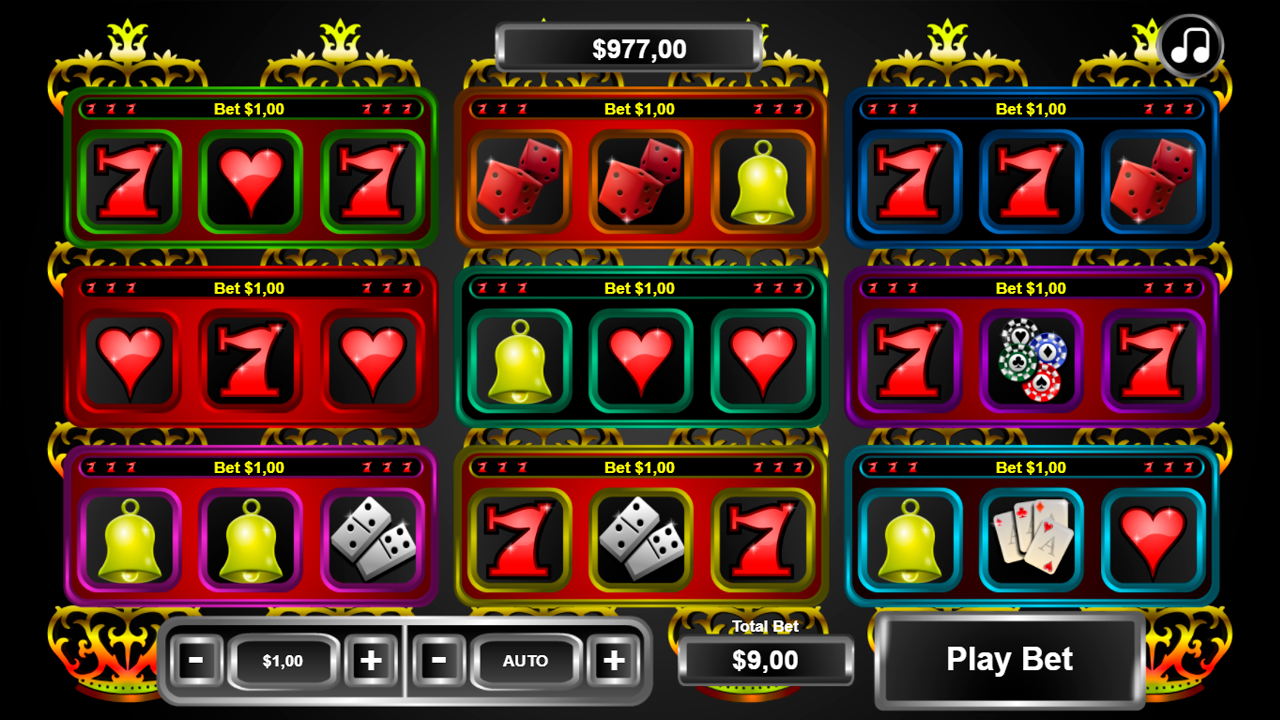Click the $977,00 balance display
The height and width of the screenshot is (720, 1280).
pyautogui.click(x=629, y=46)
